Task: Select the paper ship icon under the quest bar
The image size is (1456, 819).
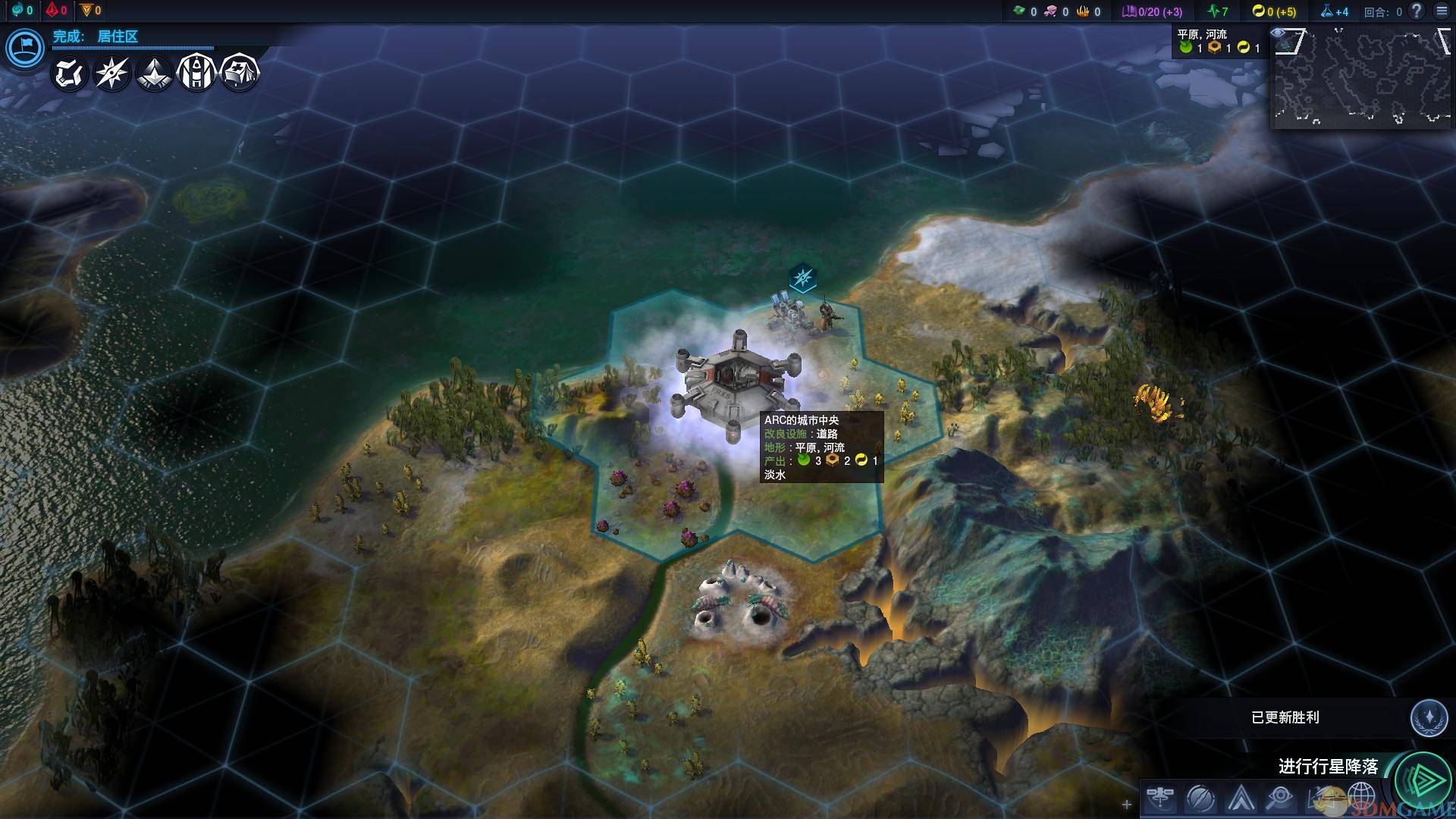Action: [x=154, y=74]
